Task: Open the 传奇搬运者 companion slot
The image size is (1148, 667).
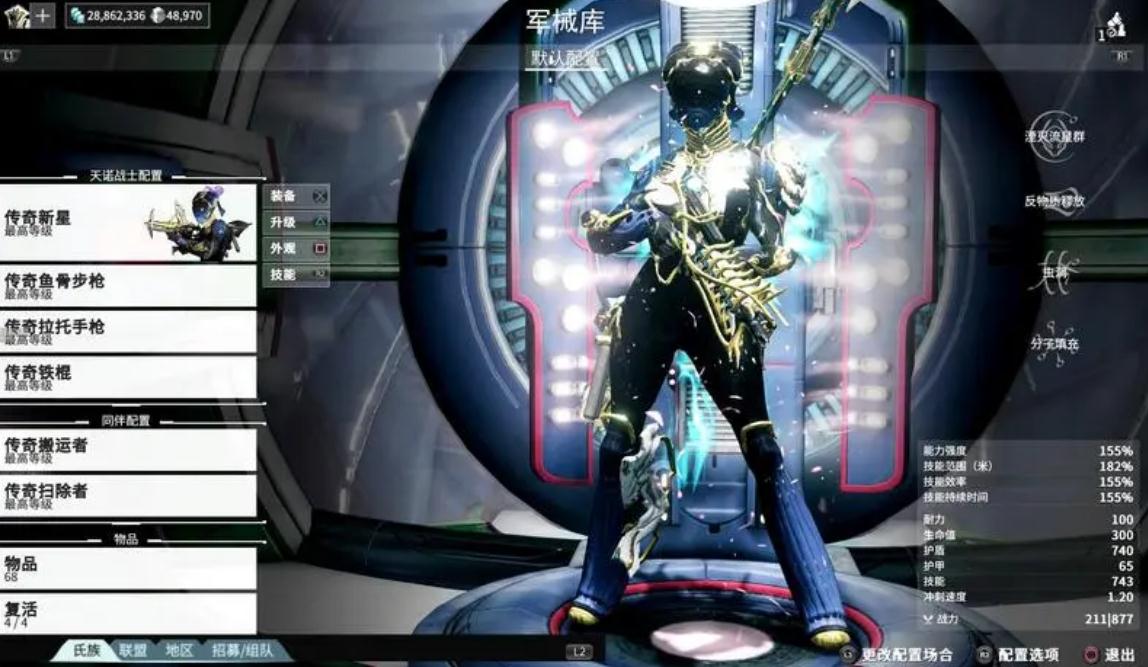Action: [128, 449]
